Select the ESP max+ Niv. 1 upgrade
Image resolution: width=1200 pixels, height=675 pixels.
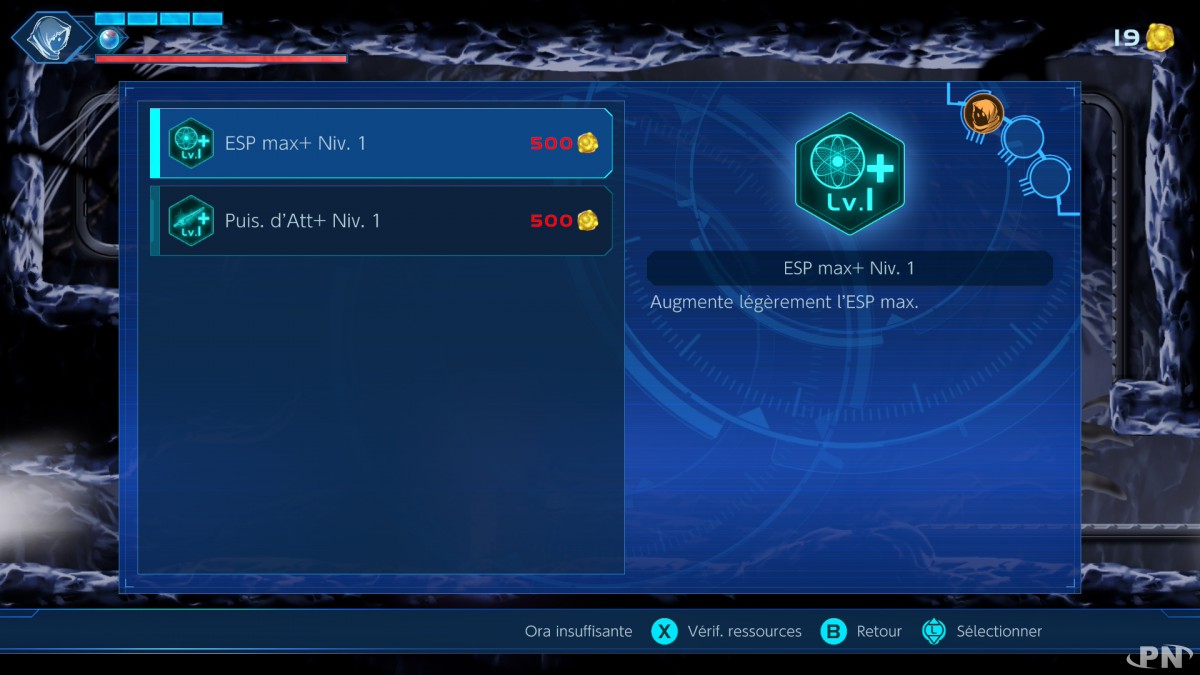coord(380,144)
